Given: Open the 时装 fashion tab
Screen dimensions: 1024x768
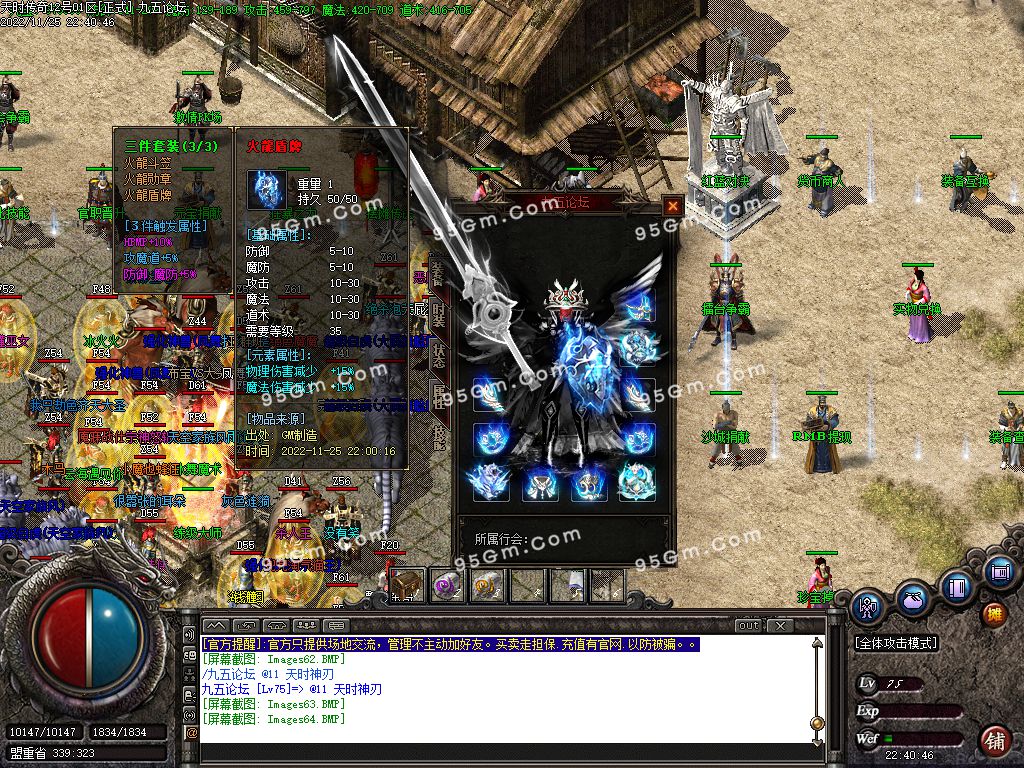Looking at the screenshot, I should [x=438, y=316].
